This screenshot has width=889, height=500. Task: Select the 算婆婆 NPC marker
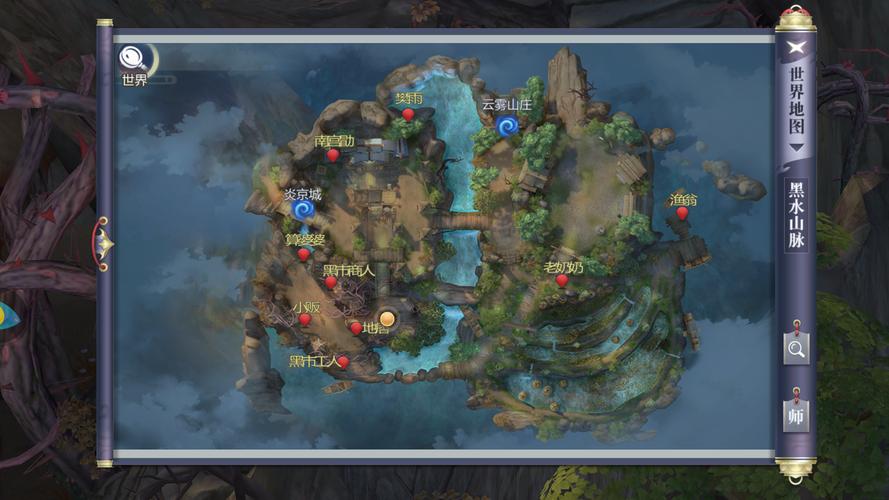304,254
